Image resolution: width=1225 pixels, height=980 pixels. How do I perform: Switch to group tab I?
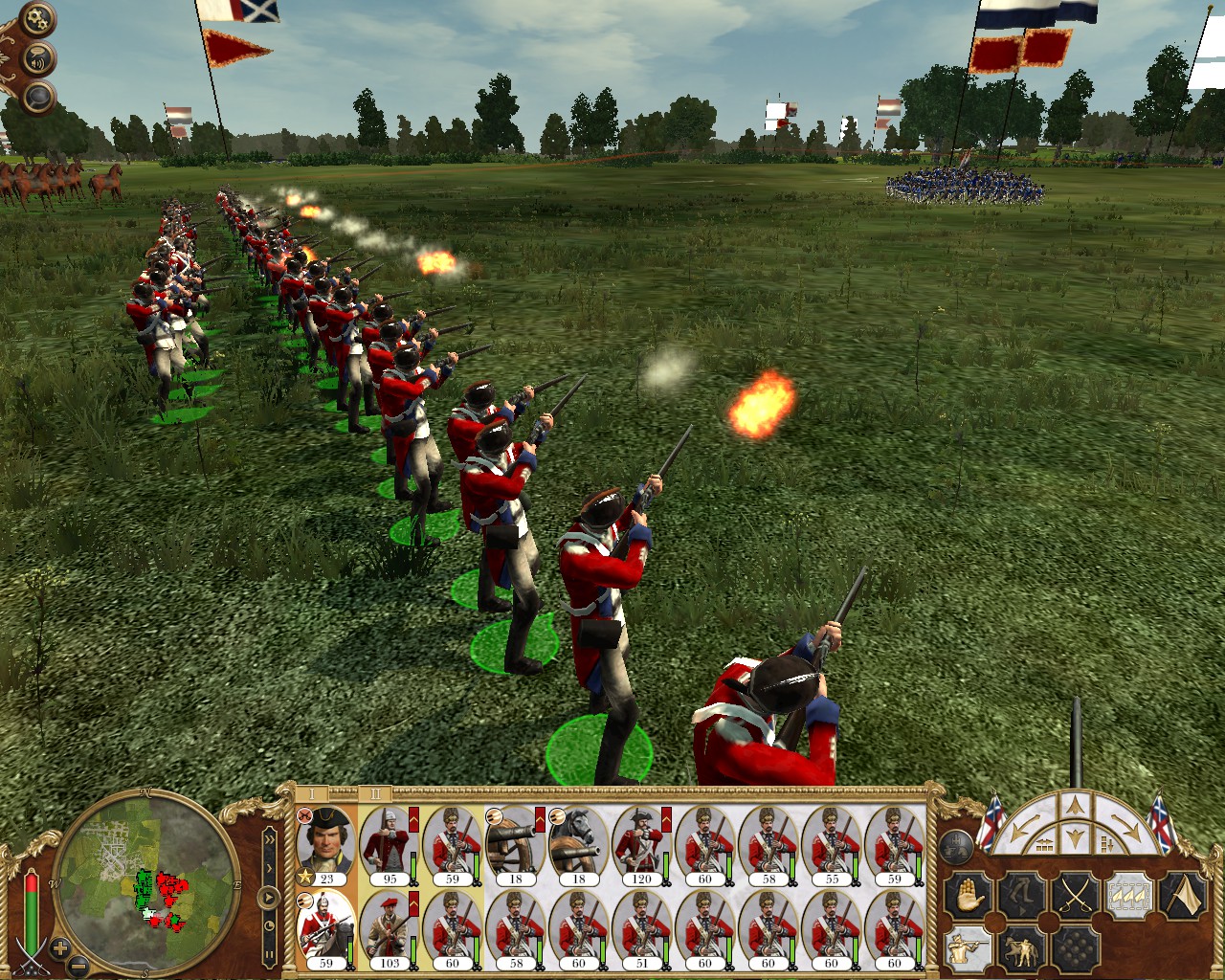click(312, 793)
